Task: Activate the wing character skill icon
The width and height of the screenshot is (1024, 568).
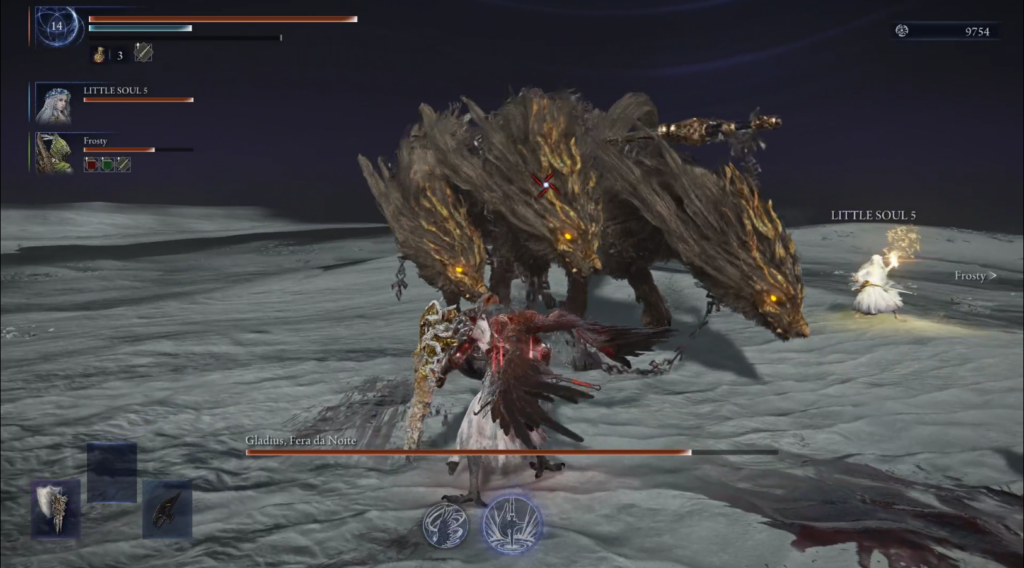Action: tap(445, 525)
